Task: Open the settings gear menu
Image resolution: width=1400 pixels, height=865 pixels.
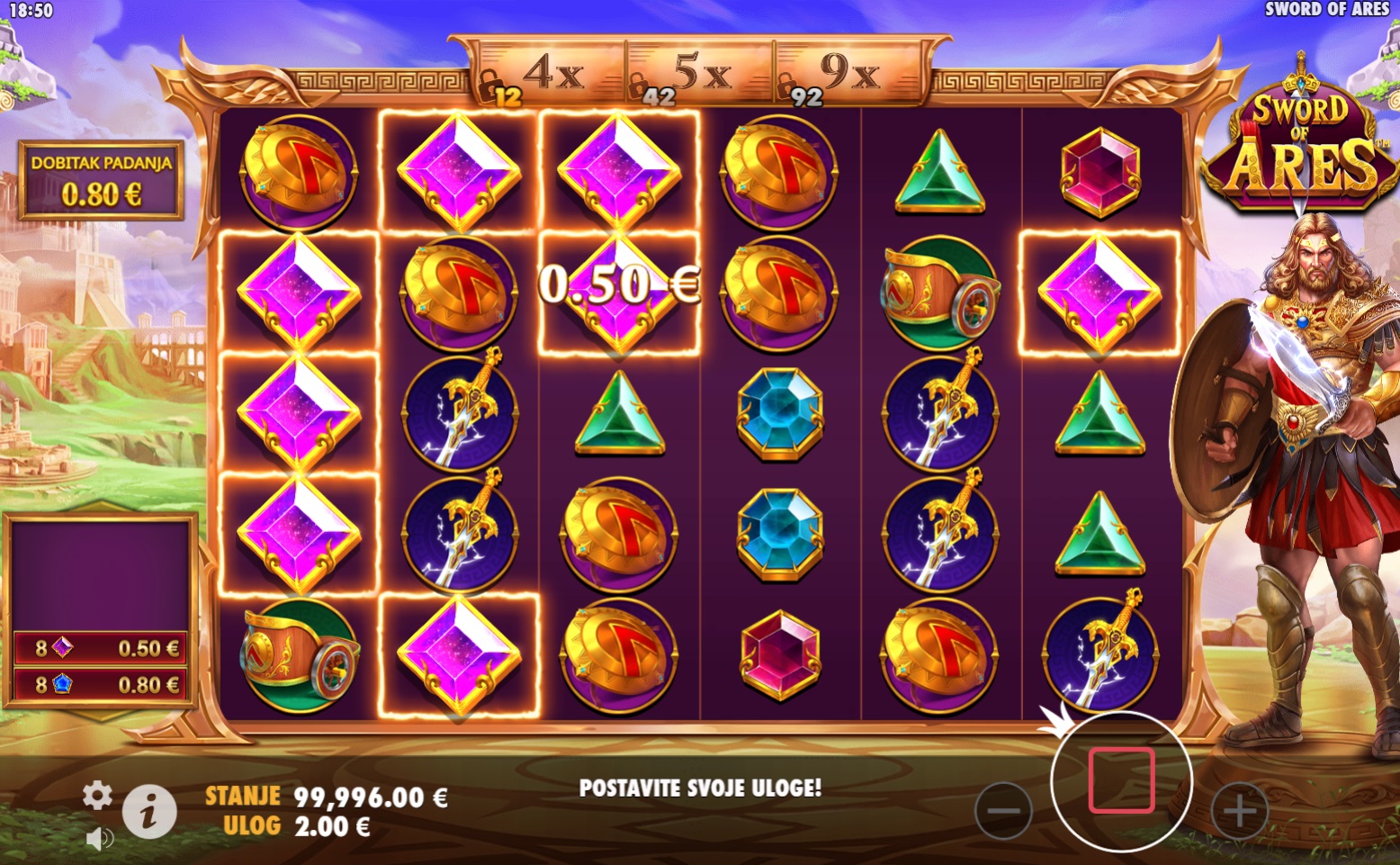Action: point(97,795)
